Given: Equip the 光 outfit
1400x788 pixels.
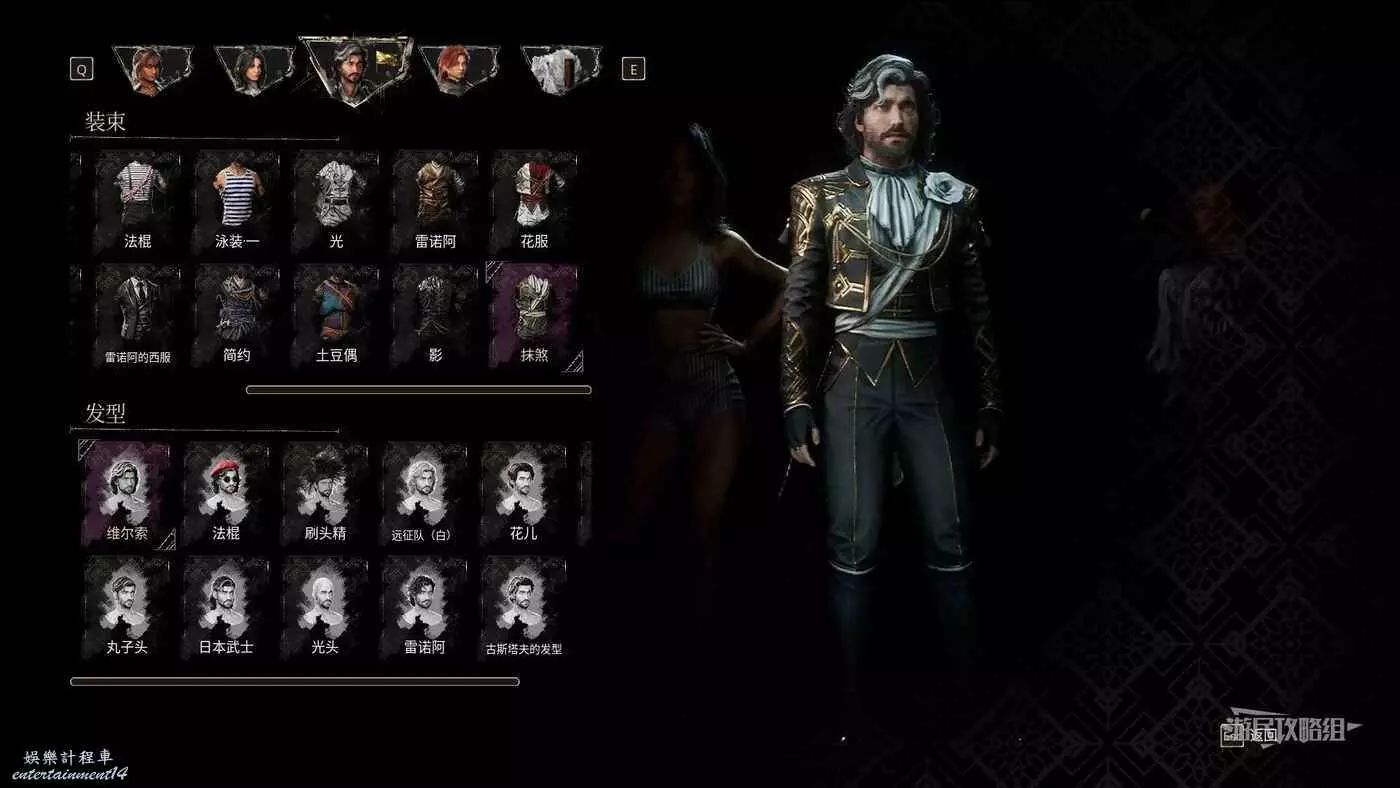Looking at the screenshot, I should [x=336, y=201].
